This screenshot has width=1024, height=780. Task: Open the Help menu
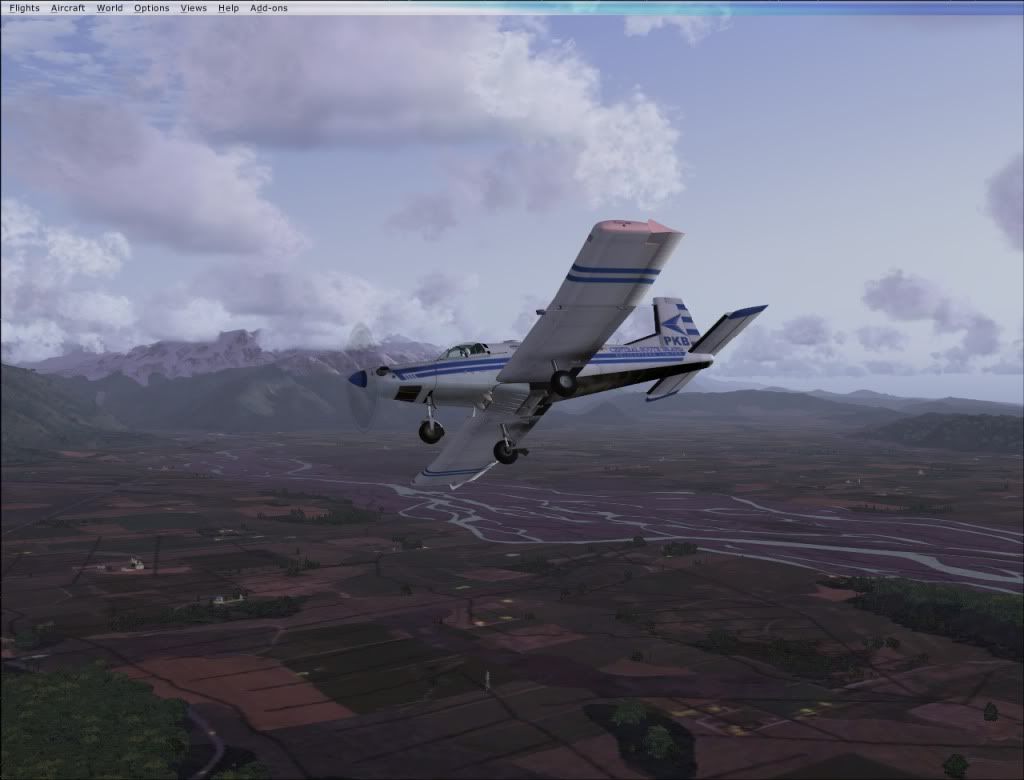coord(228,8)
